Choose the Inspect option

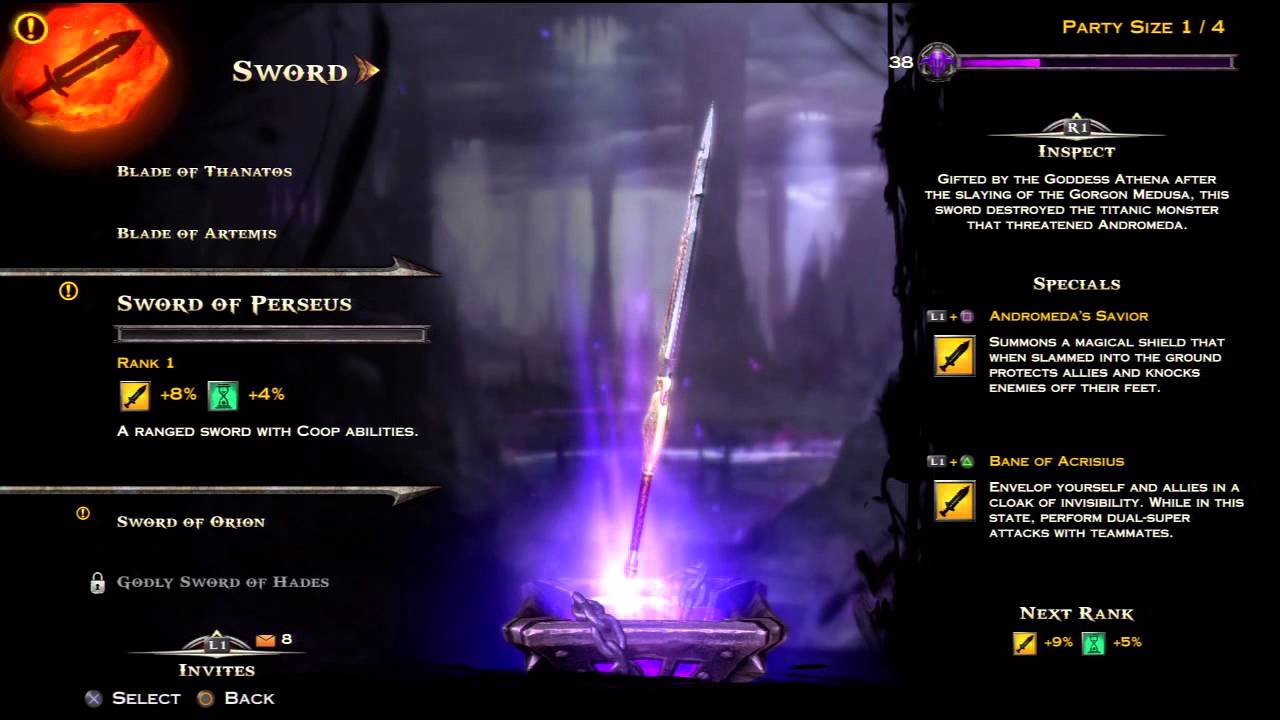1076,140
